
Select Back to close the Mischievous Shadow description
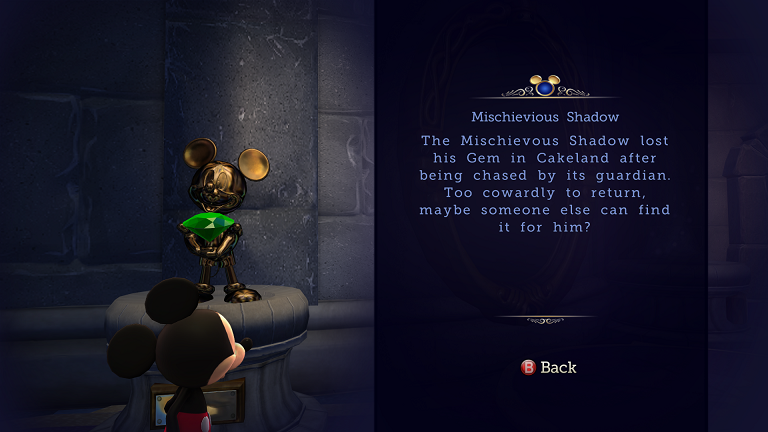point(549,367)
